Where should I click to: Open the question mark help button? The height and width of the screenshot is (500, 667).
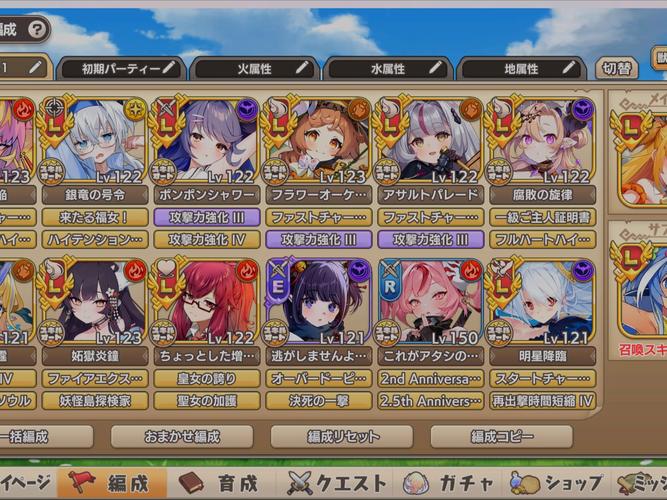click(x=38, y=30)
